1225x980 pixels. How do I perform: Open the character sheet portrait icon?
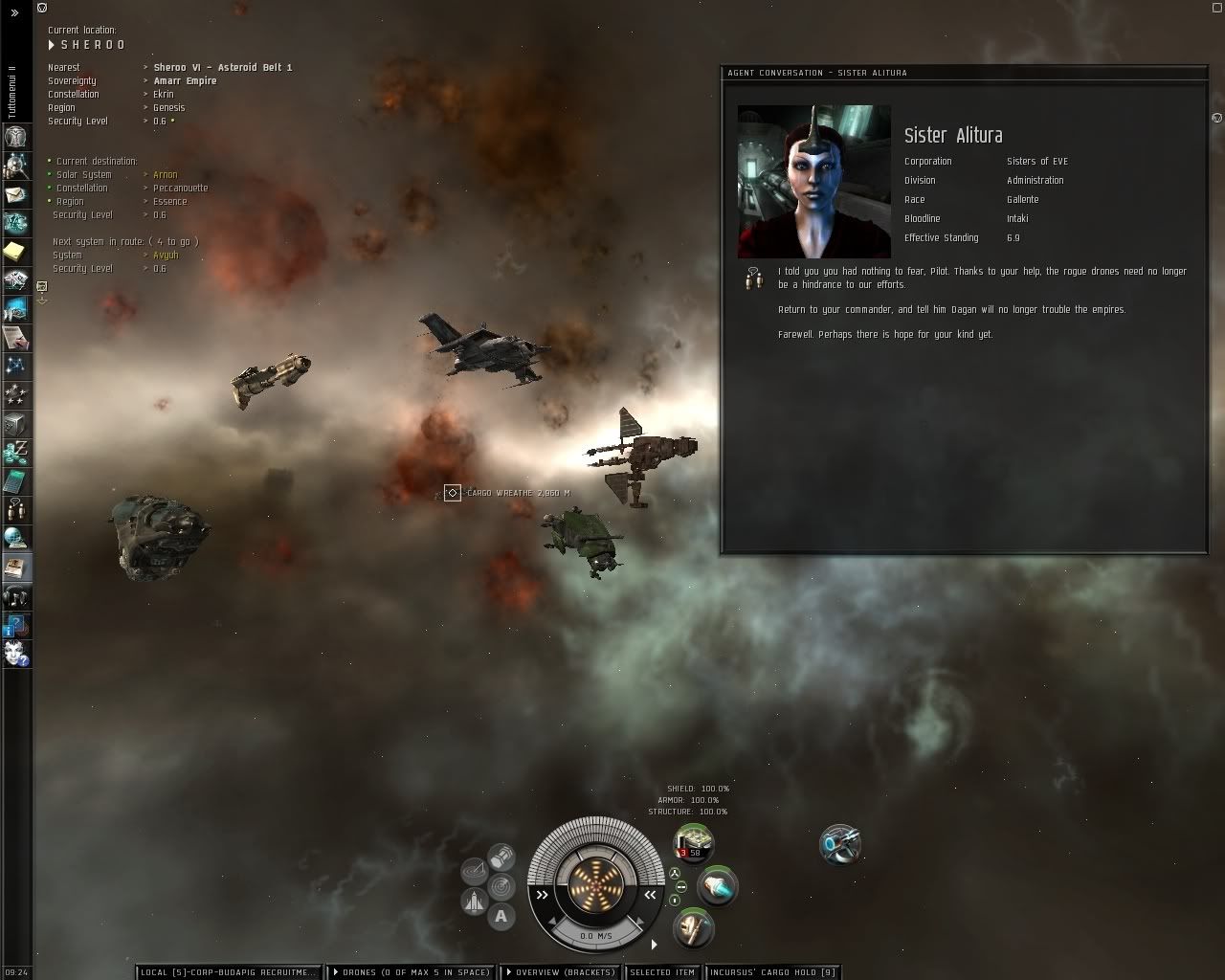[17, 137]
